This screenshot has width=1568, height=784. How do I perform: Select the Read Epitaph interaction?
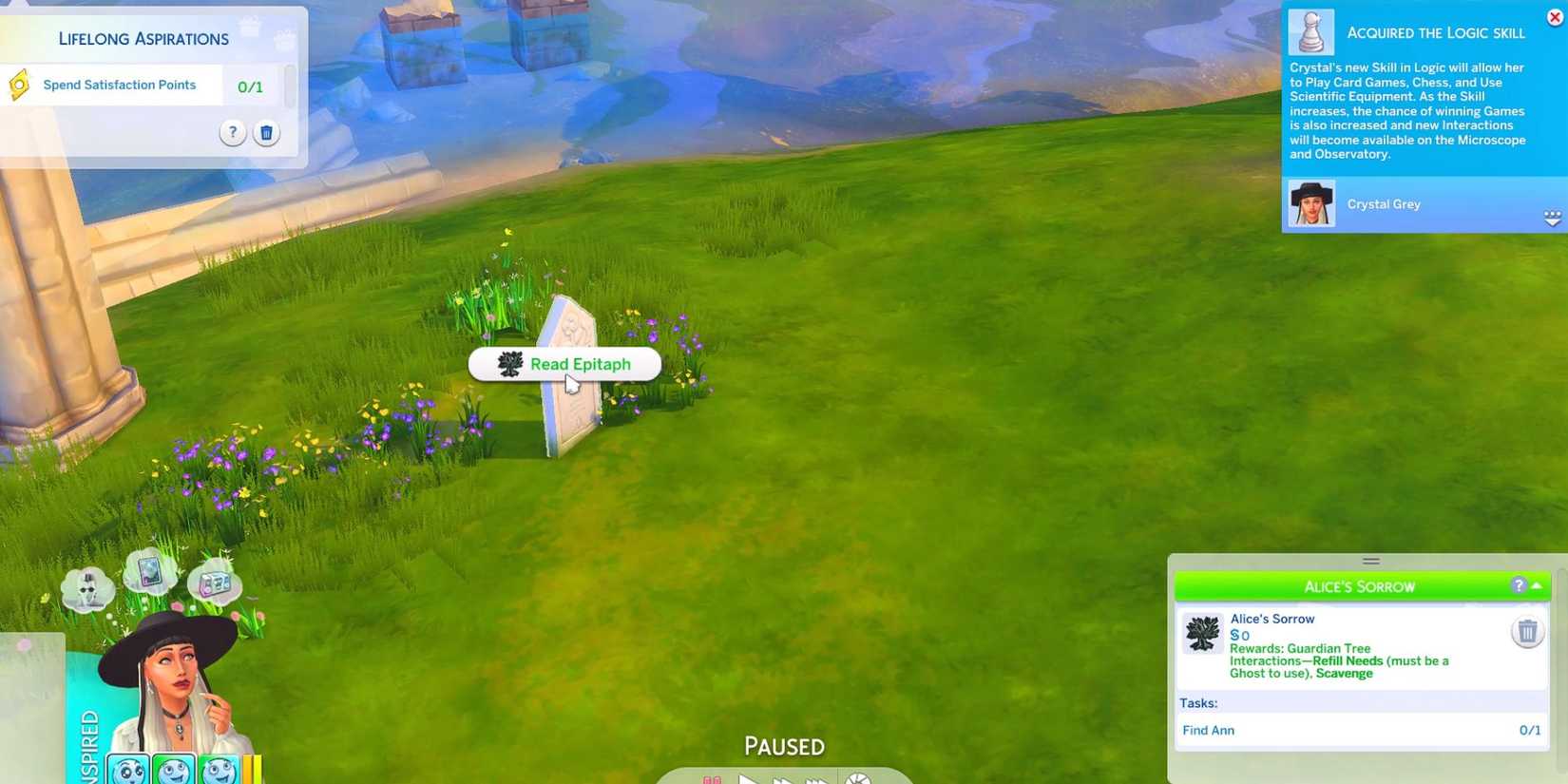click(x=580, y=364)
